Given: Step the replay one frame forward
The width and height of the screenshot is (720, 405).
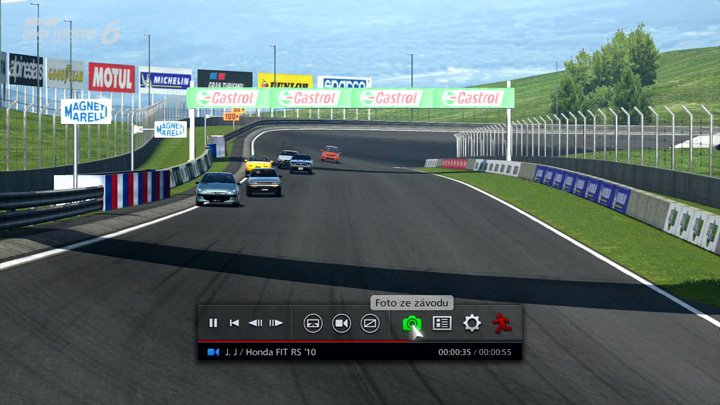Looking at the screenshot, I should pos(276,323).
